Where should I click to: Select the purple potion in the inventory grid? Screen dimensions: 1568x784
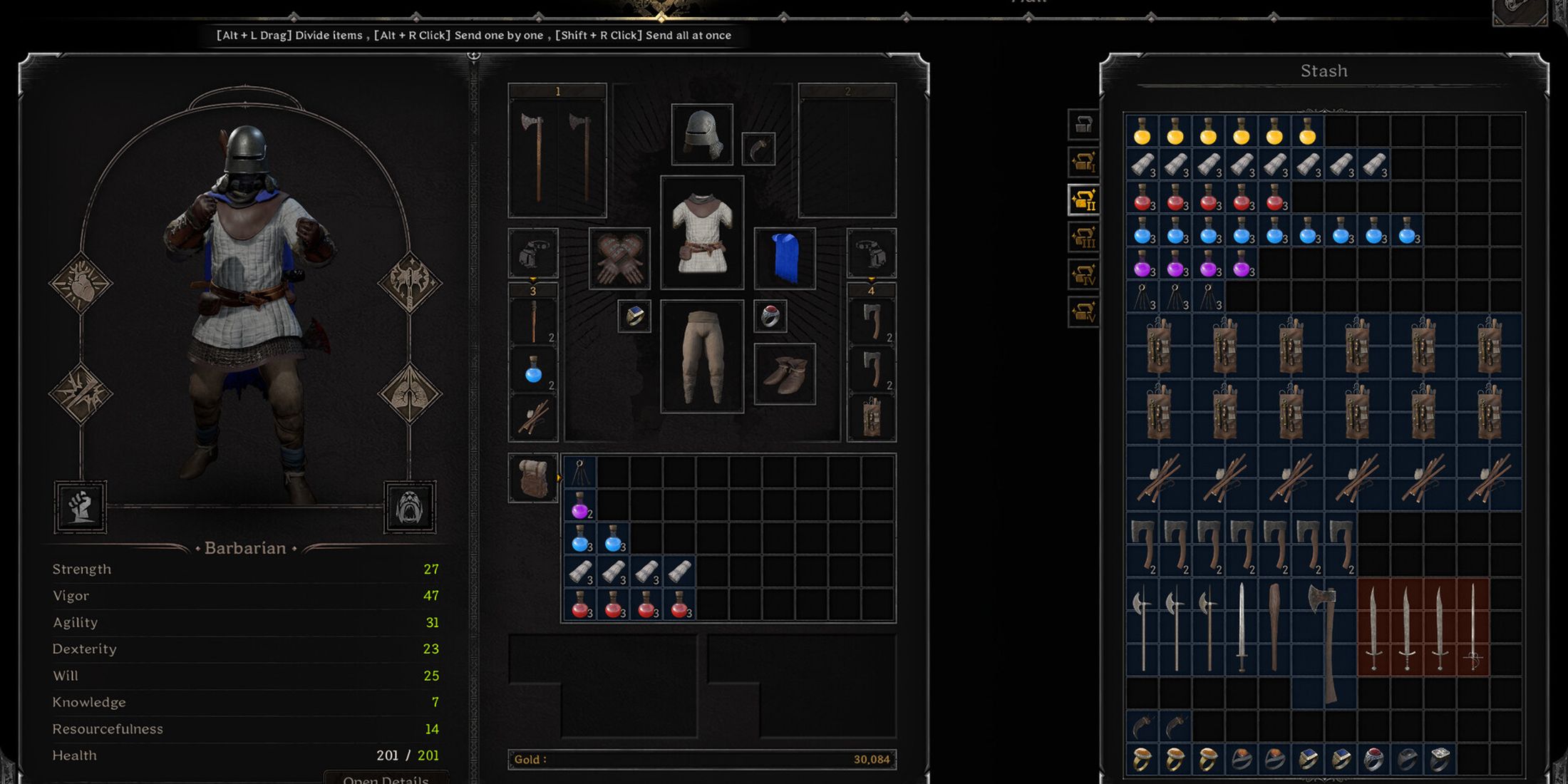[579, 507]
